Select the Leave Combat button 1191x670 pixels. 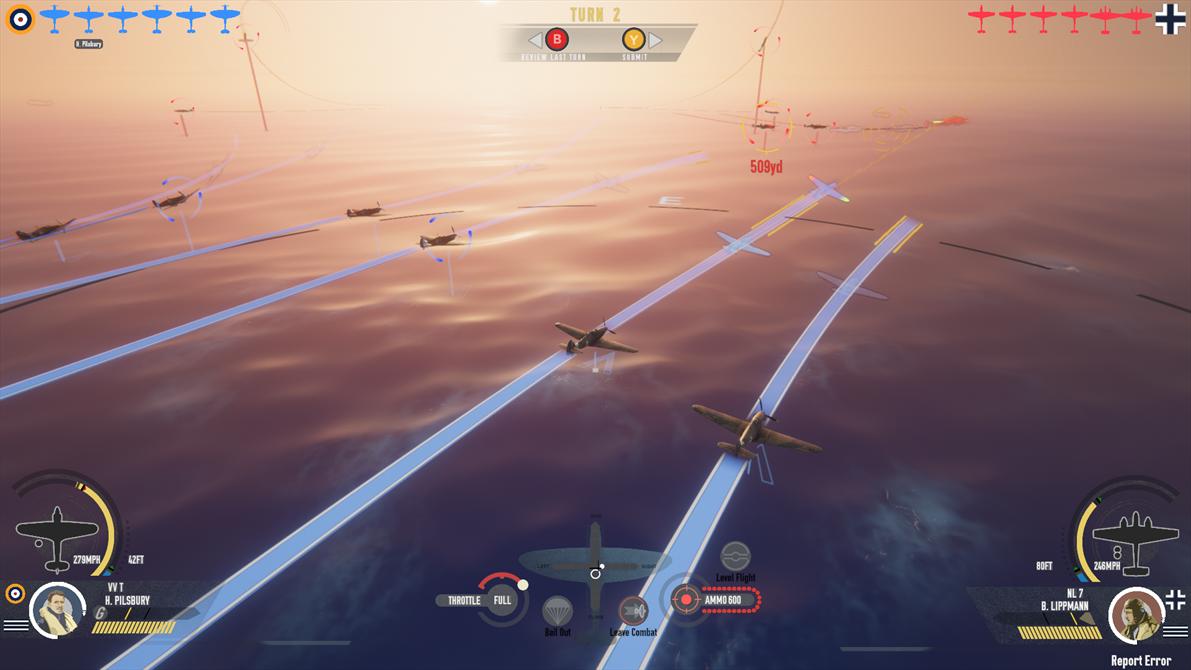[633, 610]
